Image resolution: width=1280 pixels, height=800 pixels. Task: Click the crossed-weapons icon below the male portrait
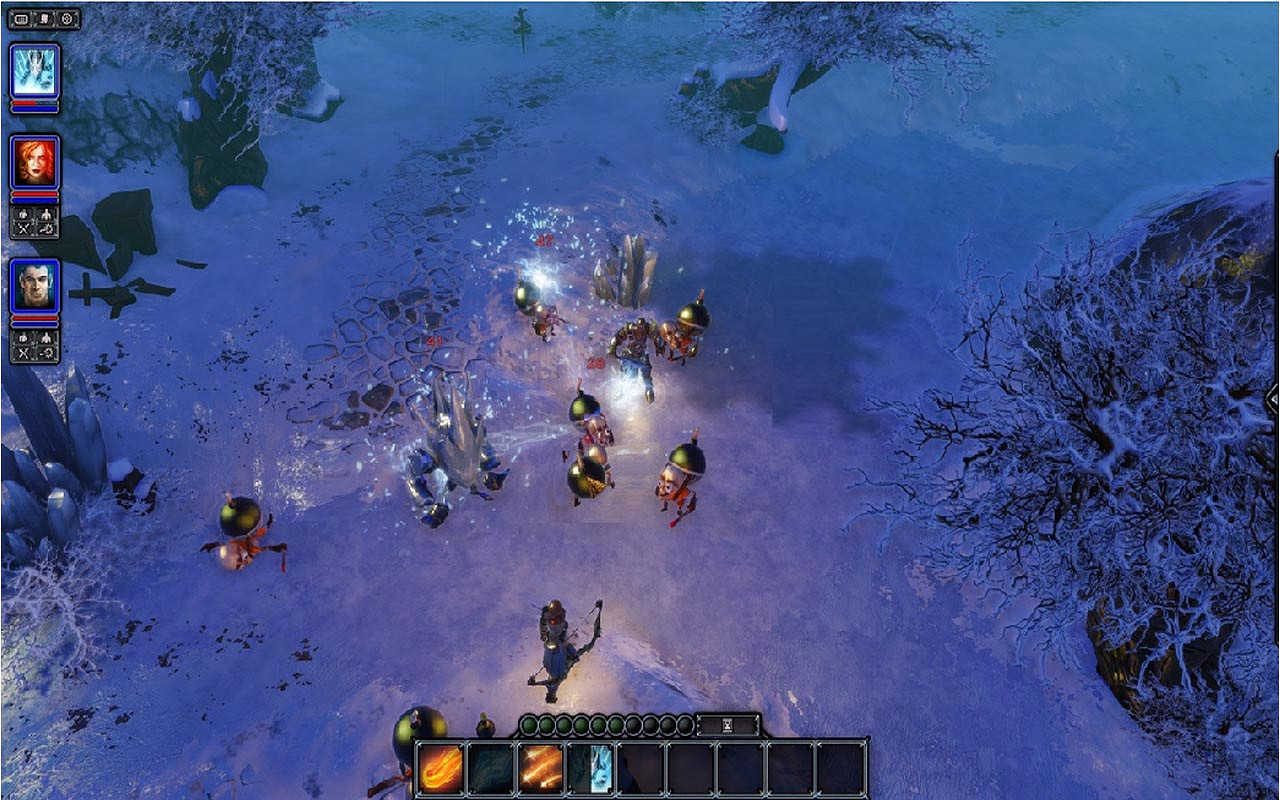point(25,352)
